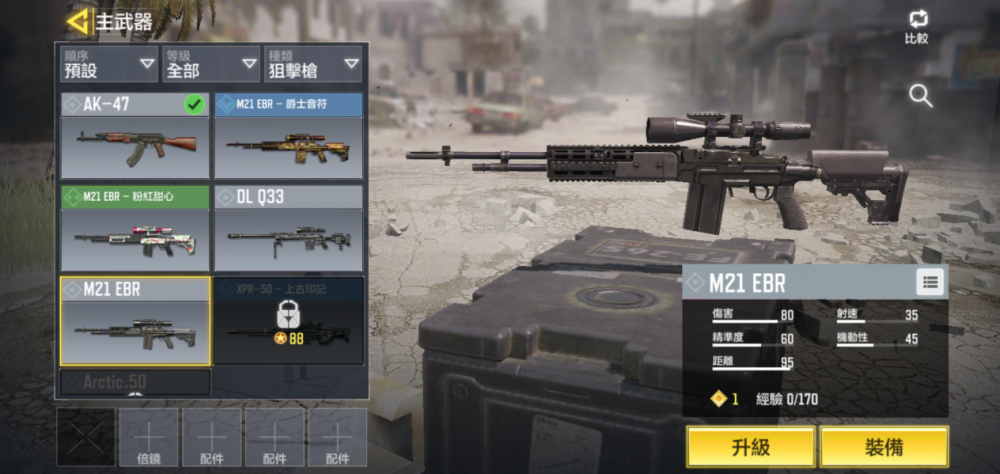Select the Arctic.50 weapon card
The height and width of the screenshot is (474, 1000).
[135, 382]
